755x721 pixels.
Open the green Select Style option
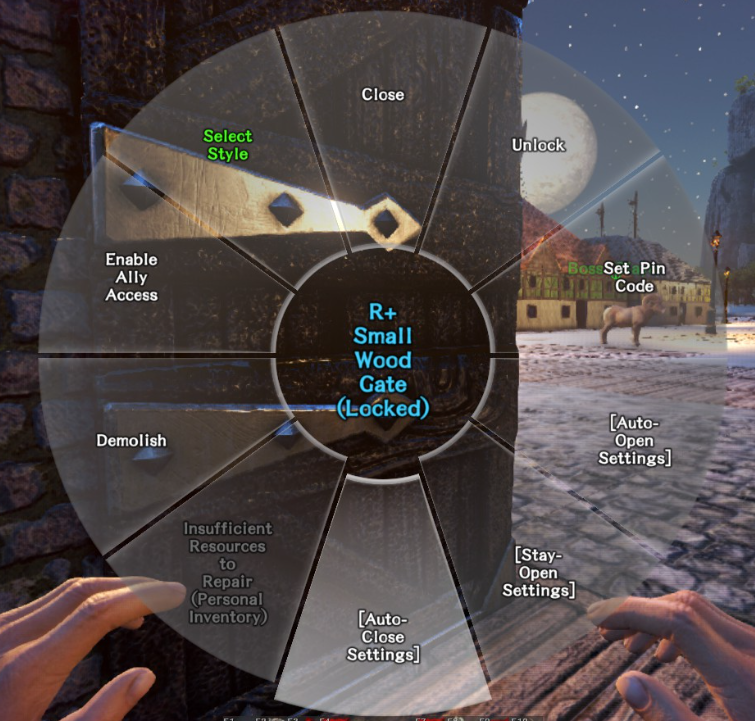(228, 145)
